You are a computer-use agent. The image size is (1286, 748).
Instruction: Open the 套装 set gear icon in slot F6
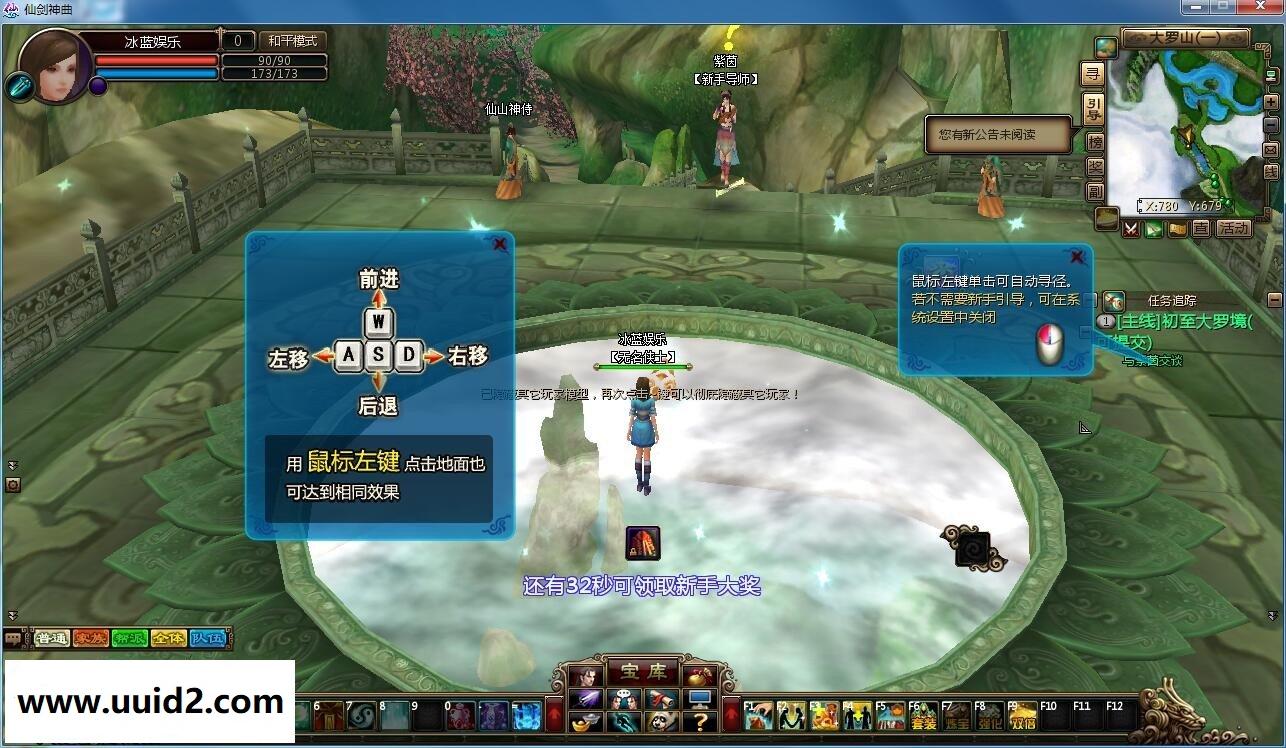tap(924, 717)
